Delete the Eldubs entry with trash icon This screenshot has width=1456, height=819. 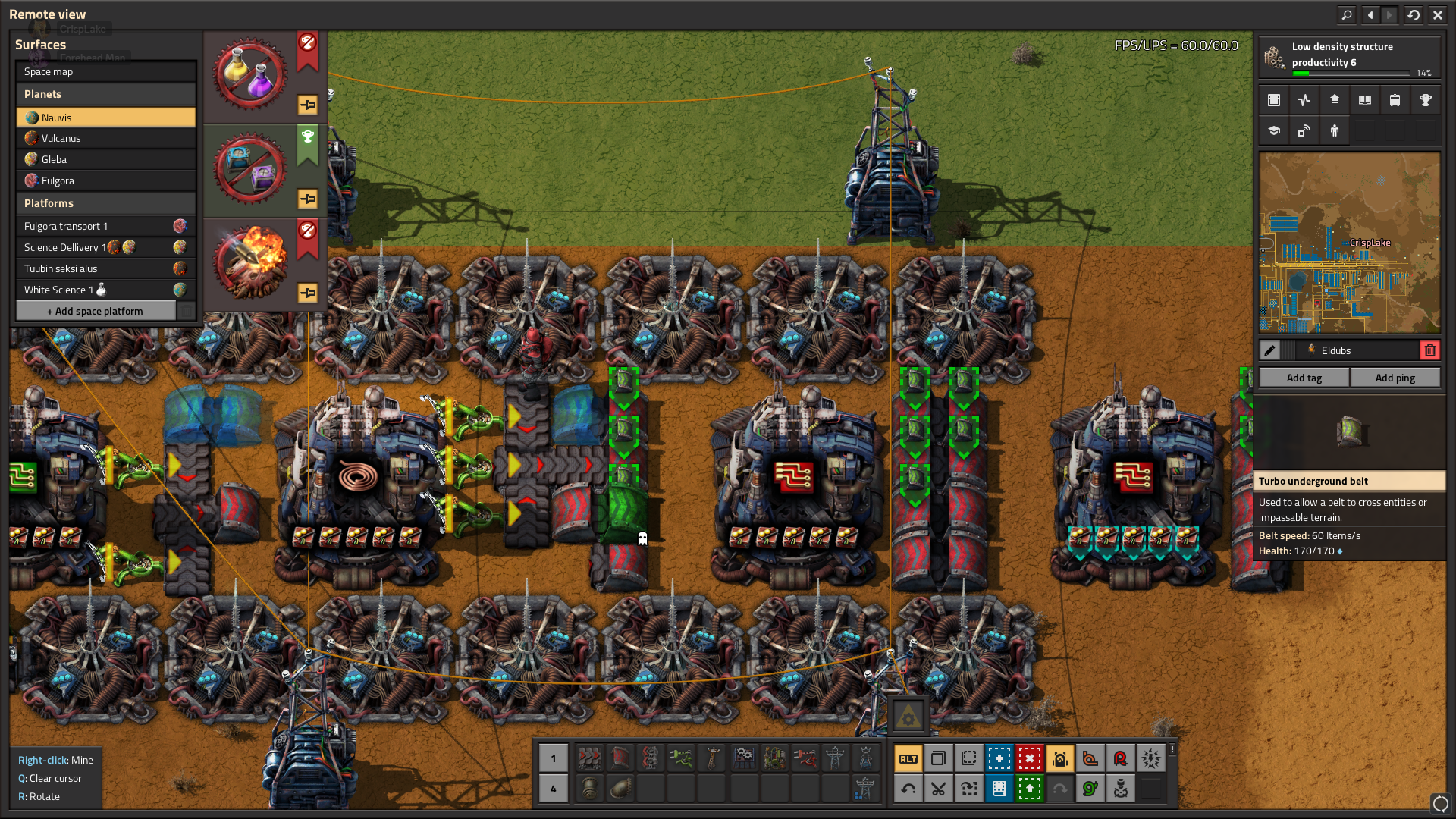[1429, 350]
